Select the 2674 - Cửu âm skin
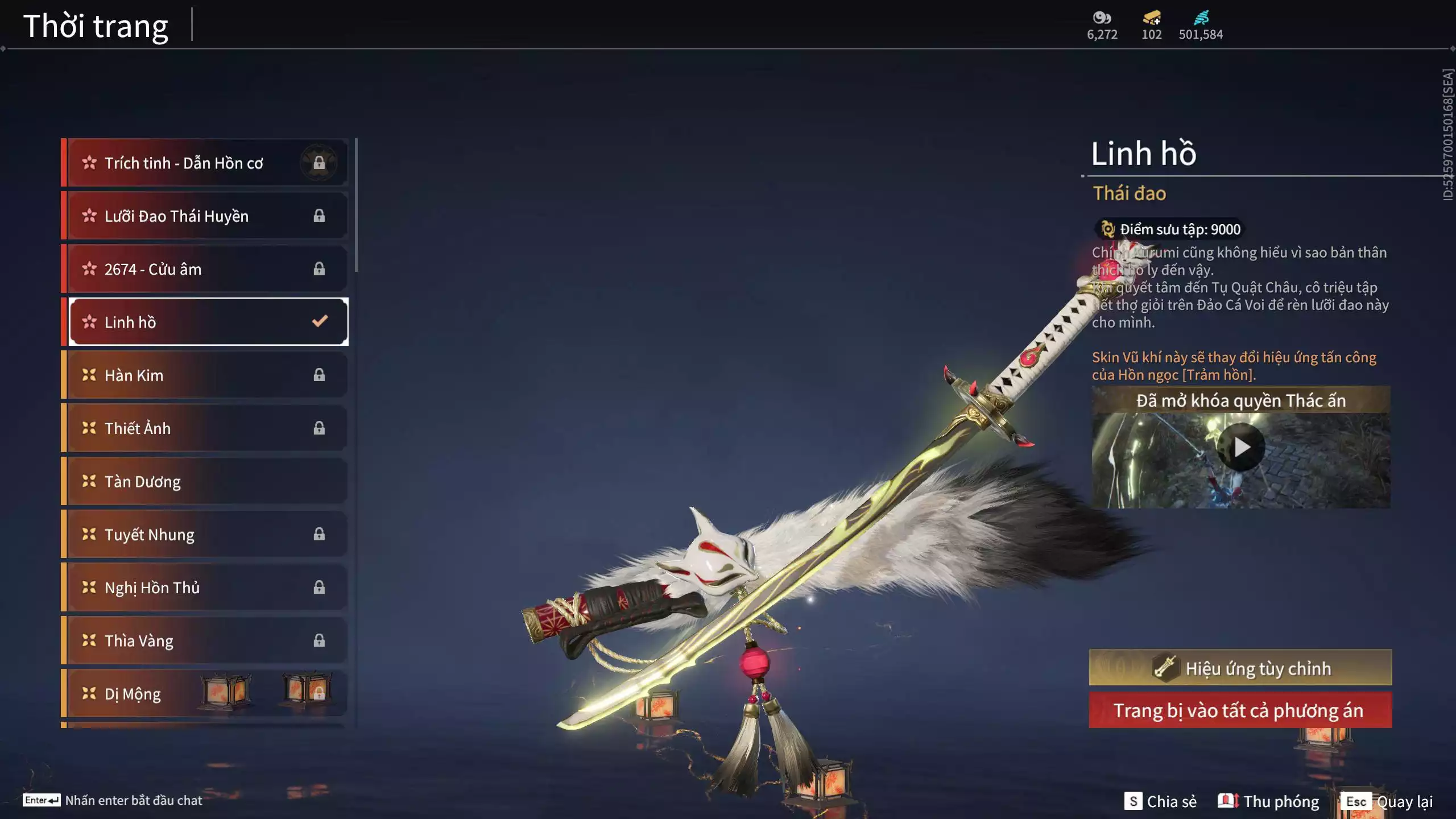This screenshot has height=819, width=1456. 205,269
